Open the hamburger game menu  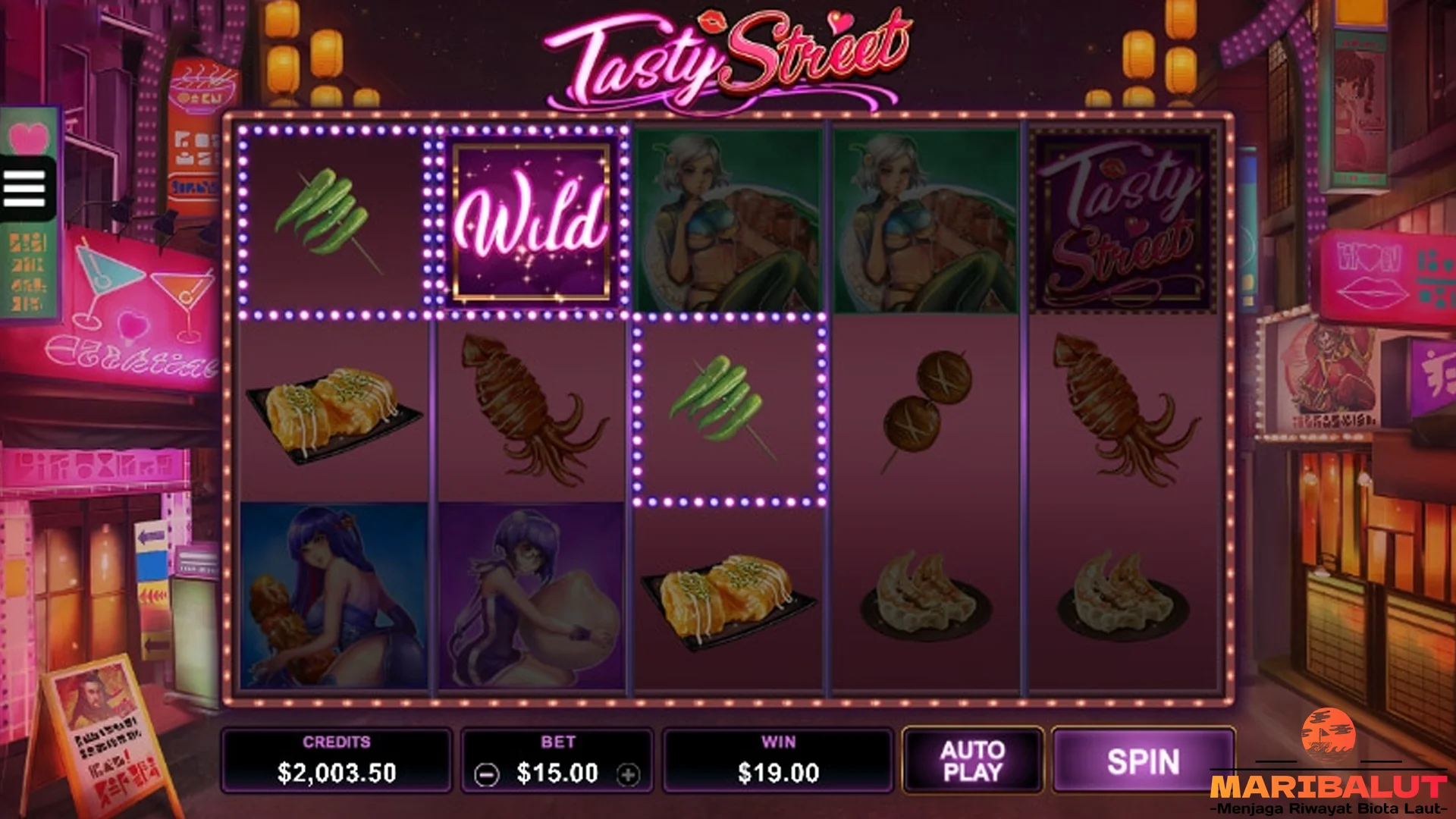click(x=23, y=187)
